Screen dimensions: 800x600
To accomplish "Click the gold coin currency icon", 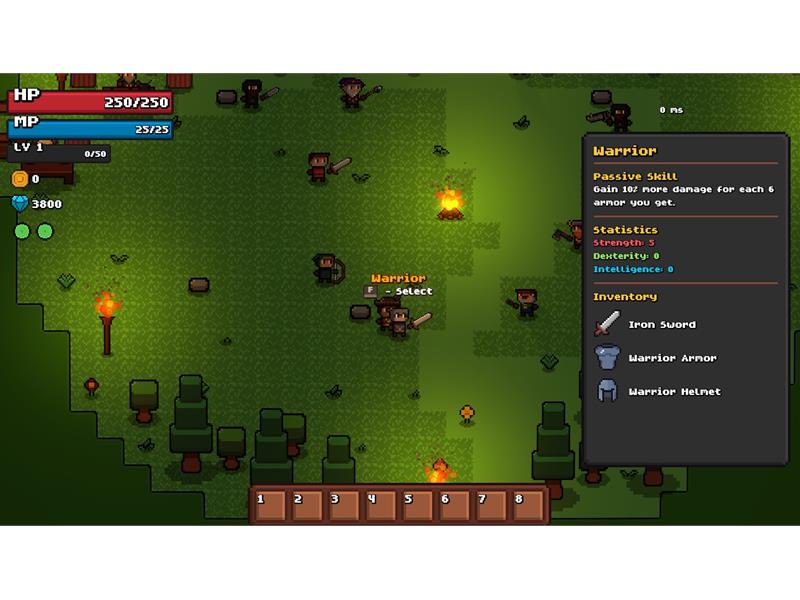I will coord(19,179).
